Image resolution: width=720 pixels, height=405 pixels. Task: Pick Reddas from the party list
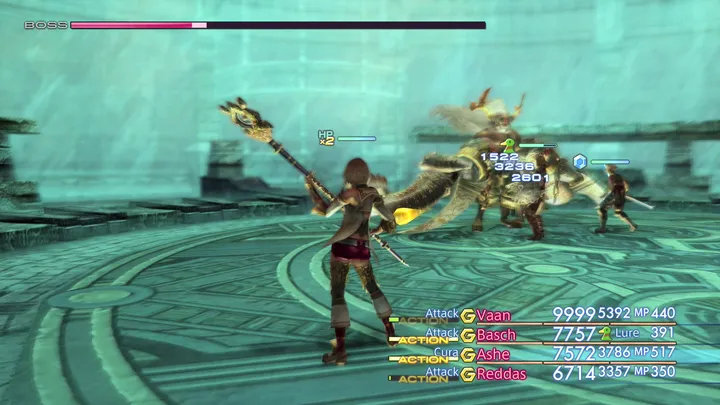500,373
